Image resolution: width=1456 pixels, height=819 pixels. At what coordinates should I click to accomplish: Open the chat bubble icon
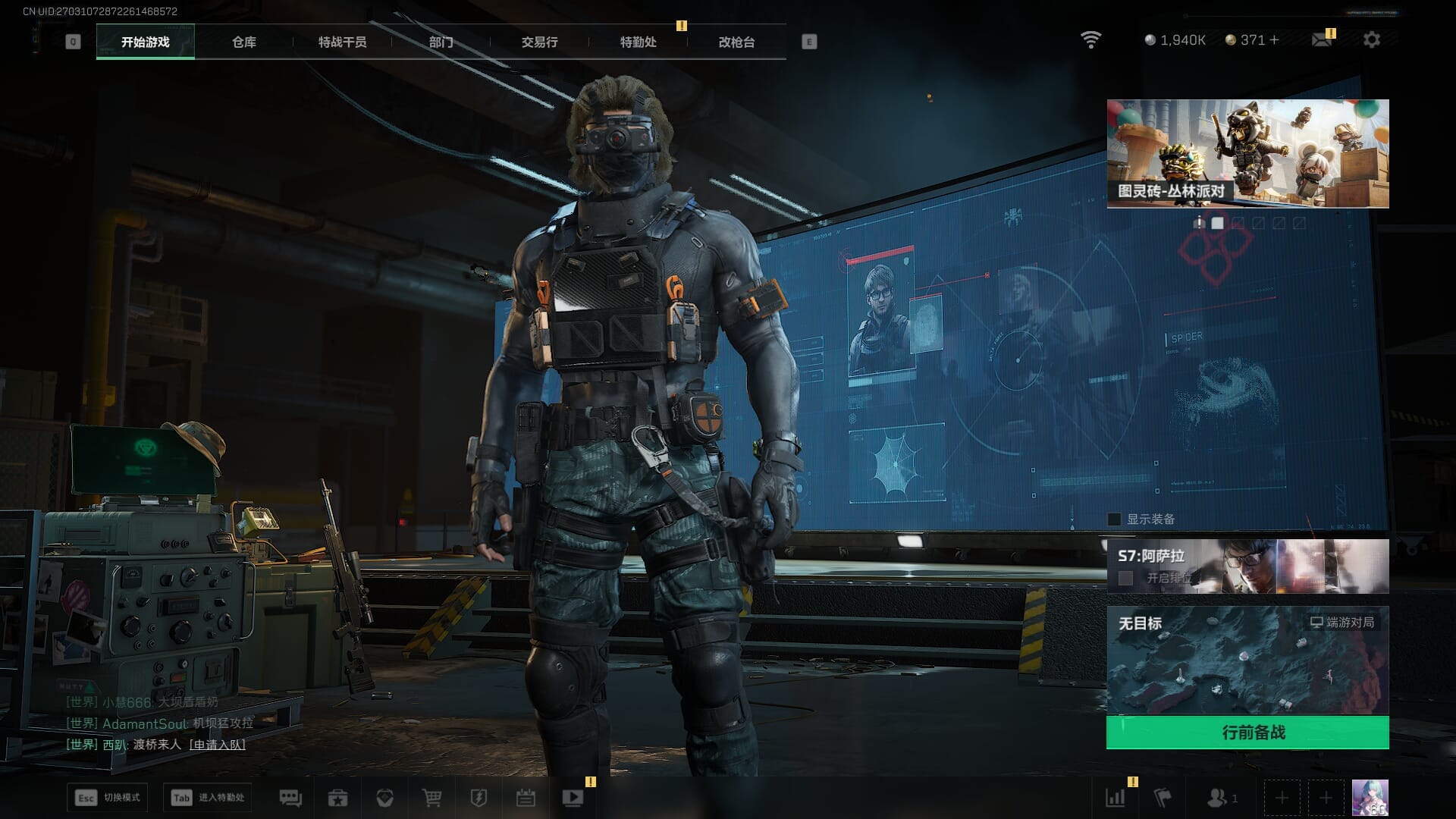point(290,798)
